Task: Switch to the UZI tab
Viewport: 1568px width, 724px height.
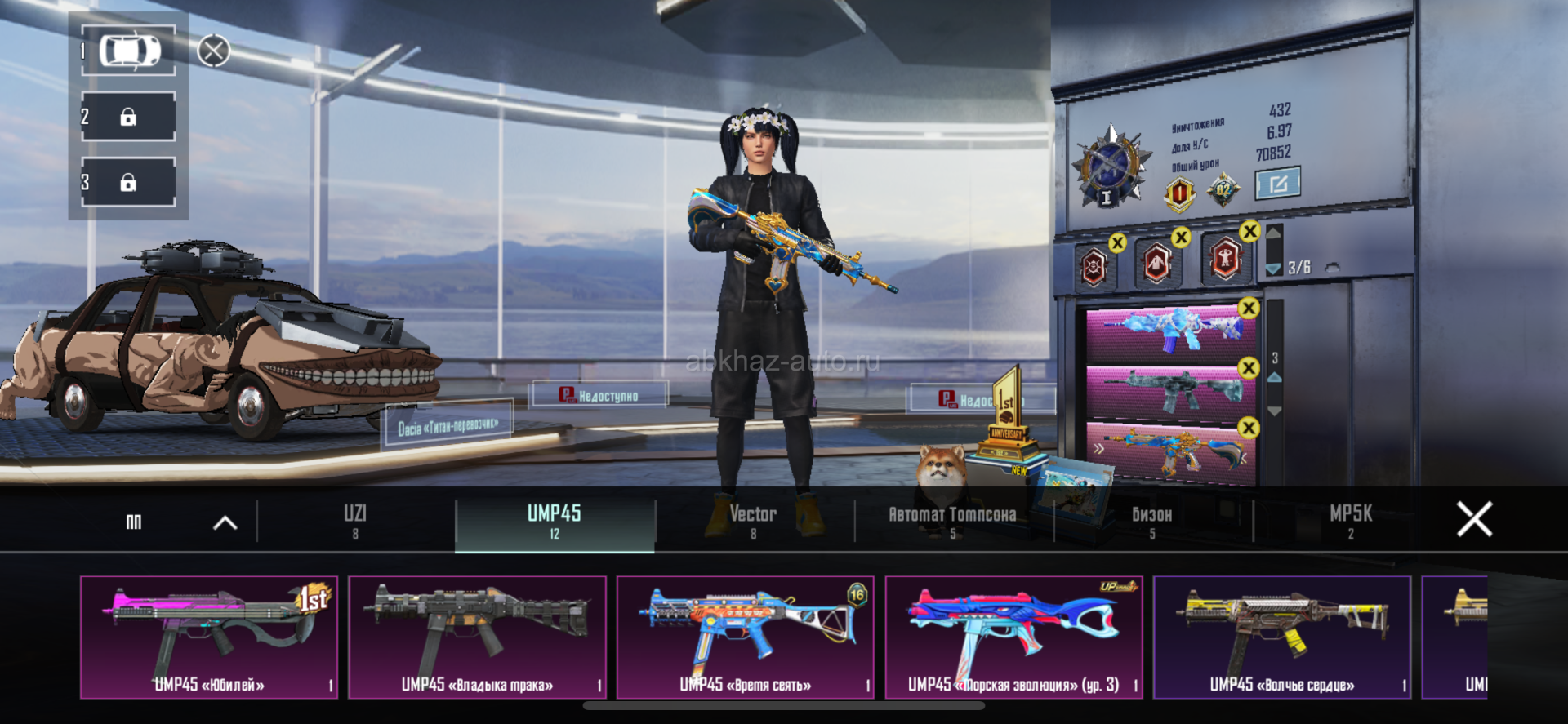Action: (355, 521)
